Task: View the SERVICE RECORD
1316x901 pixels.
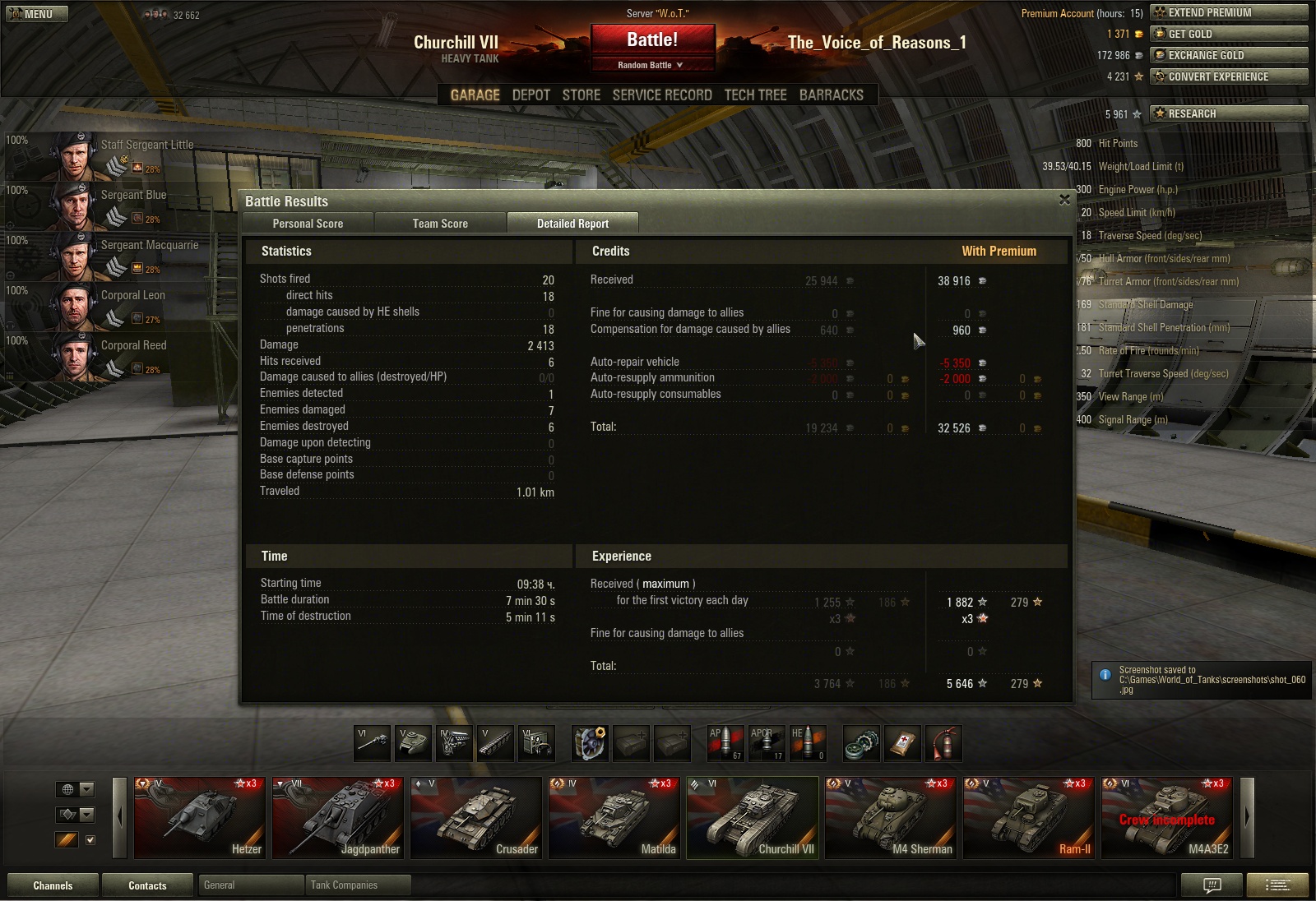Action: (662, 95)
